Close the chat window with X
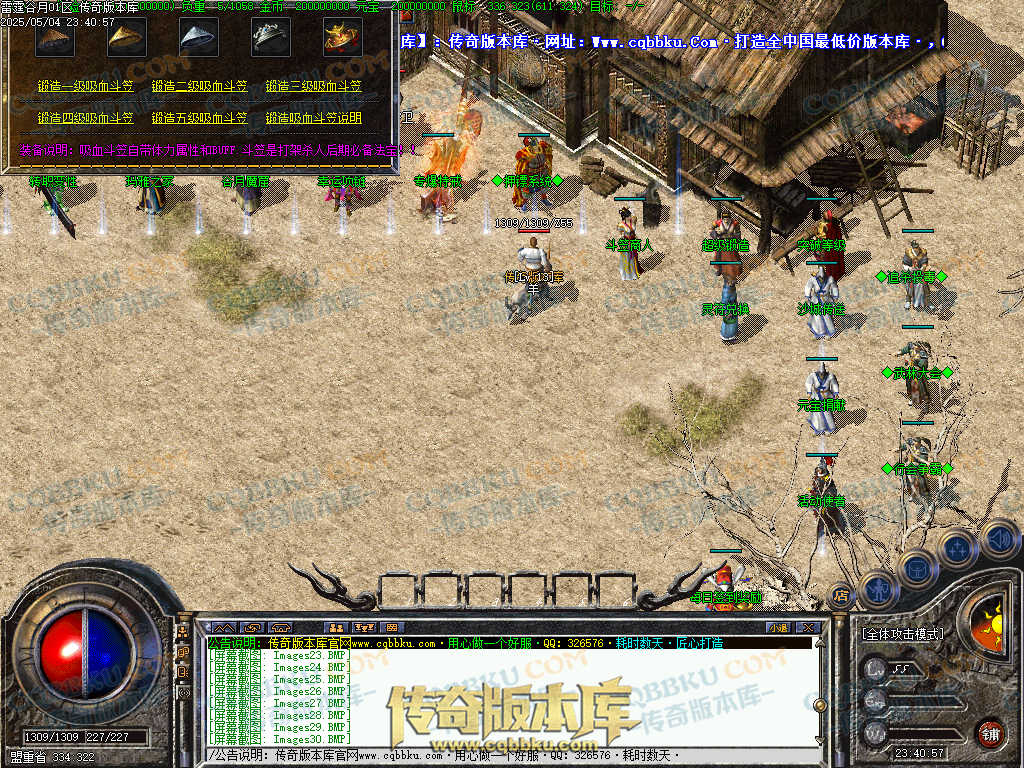1024x768 pixels. [x=808, y=627]
